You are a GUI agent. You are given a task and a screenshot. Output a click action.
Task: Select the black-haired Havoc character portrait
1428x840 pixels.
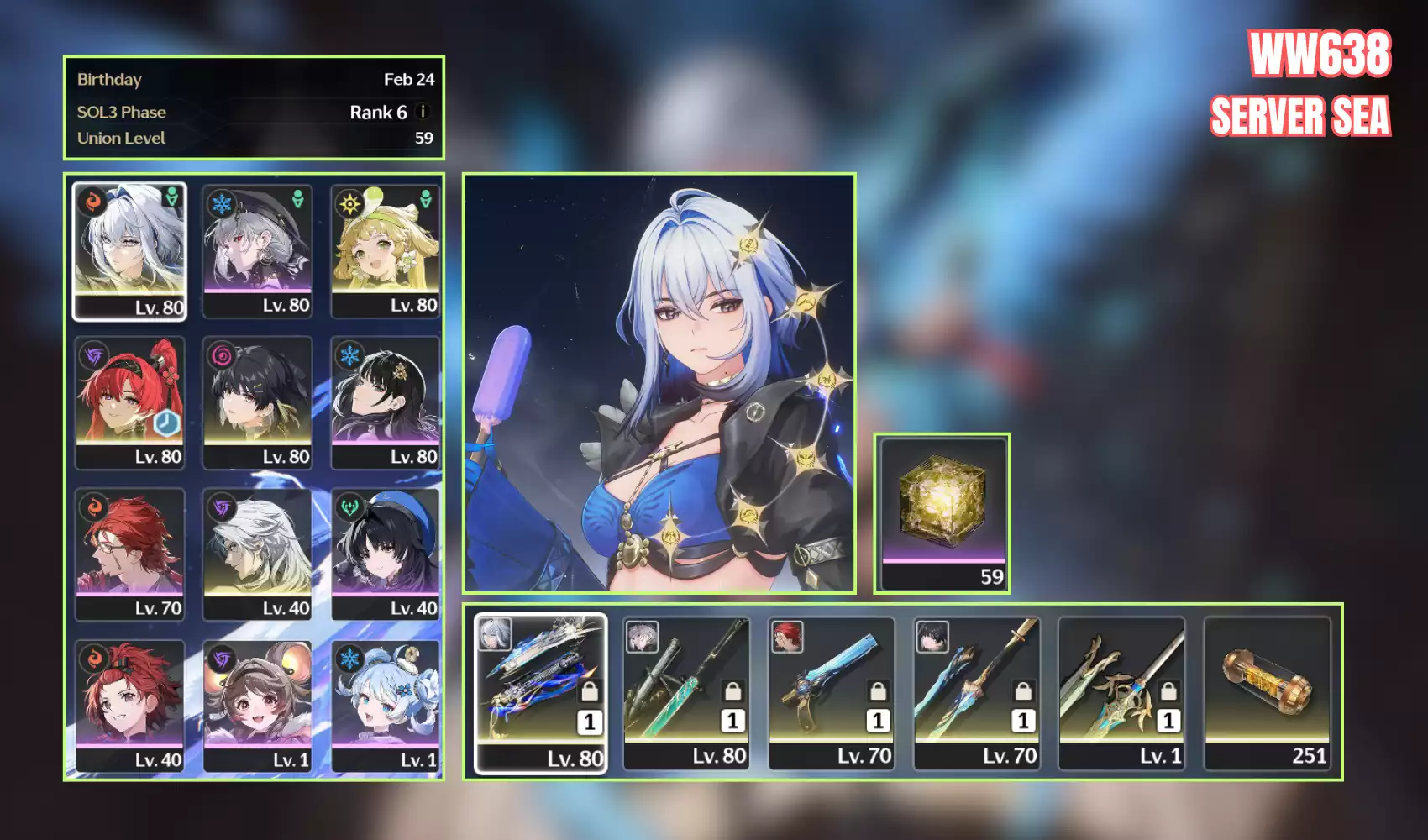point(257,402)
